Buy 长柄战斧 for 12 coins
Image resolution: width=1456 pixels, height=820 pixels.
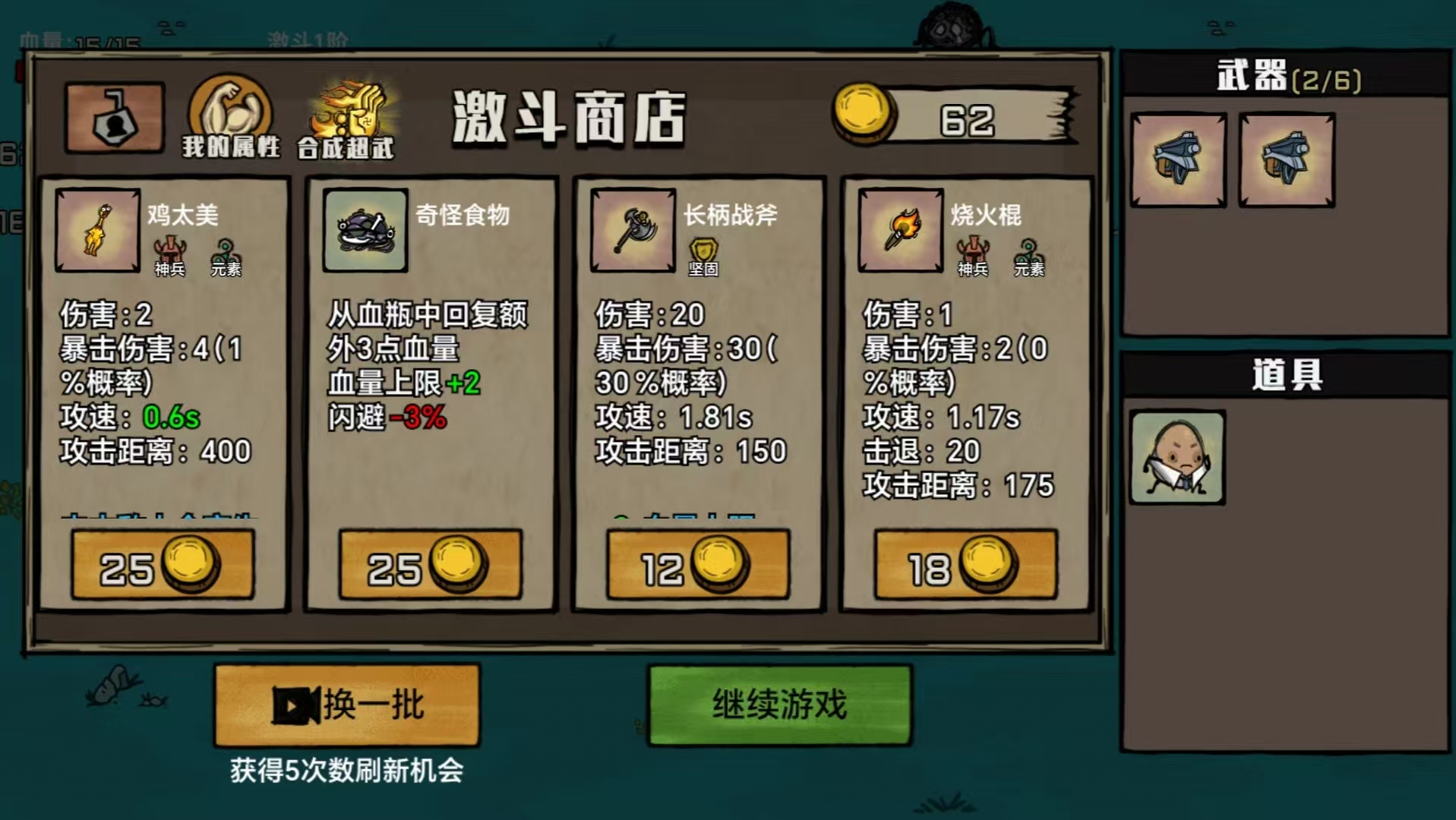coord(698,563)
